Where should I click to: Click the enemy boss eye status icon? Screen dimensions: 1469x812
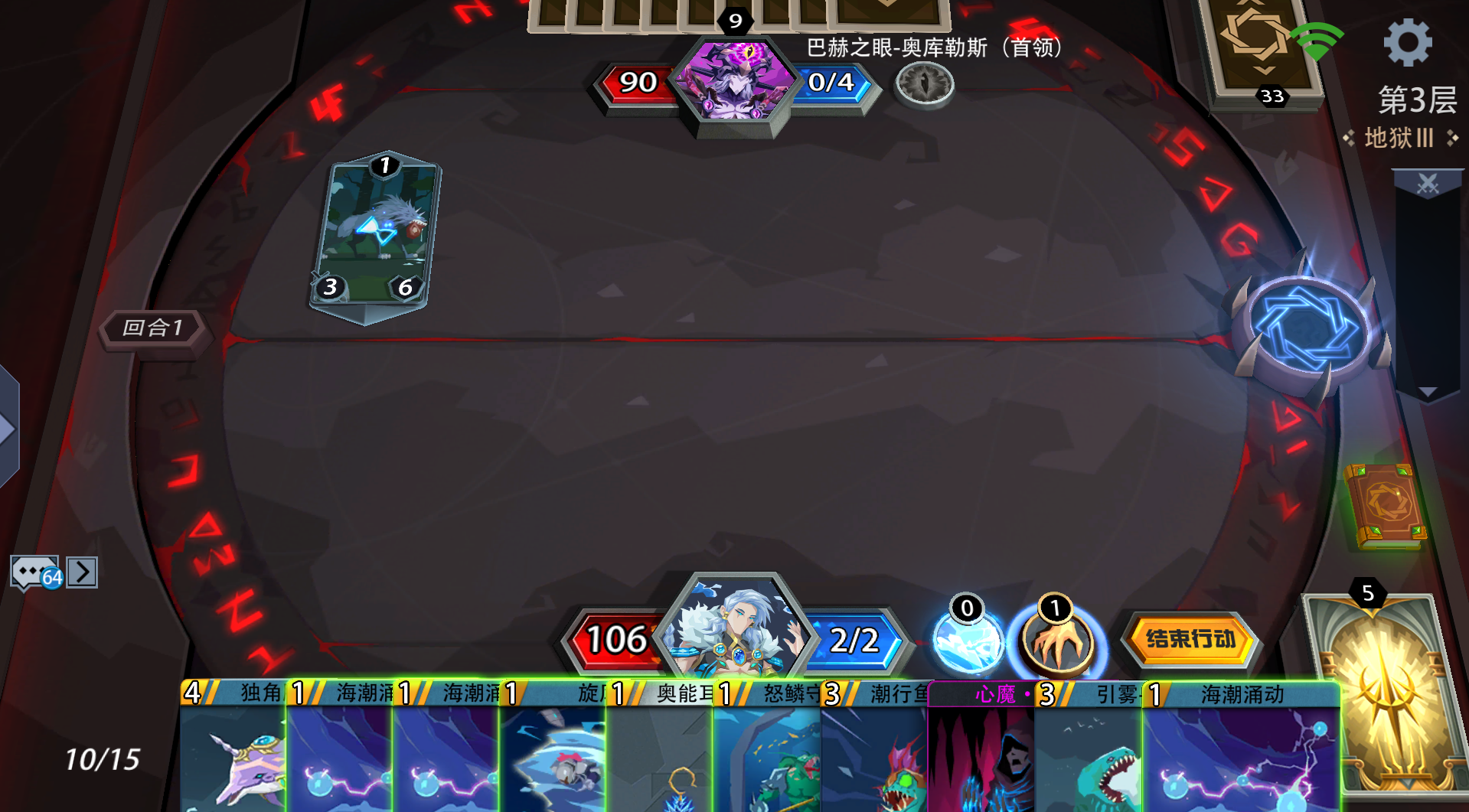(x=923, y=84)
